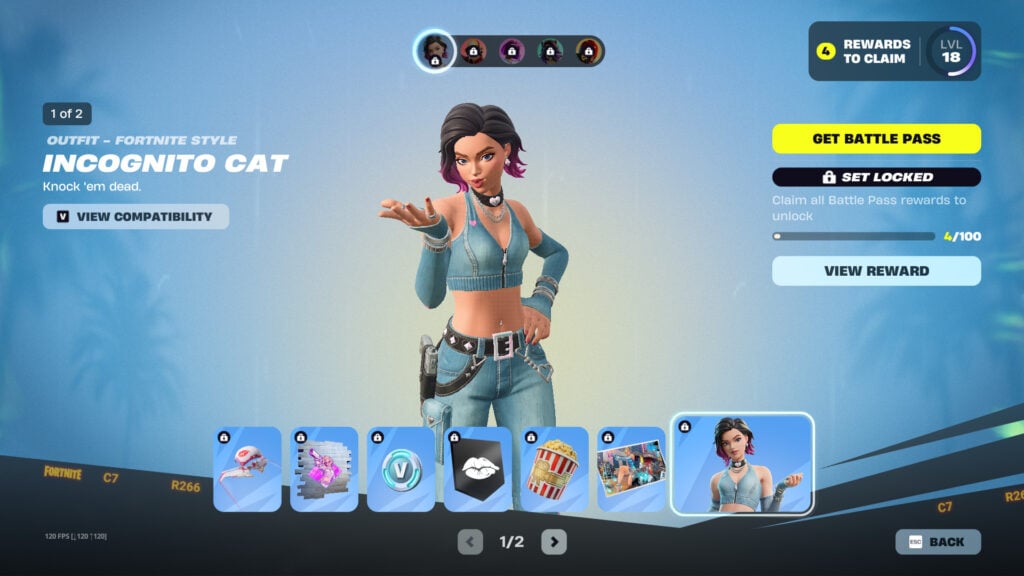Screen dimensions: 1024x576
Task: Pick the glider reward tile
Action: [x=248, y=470]
